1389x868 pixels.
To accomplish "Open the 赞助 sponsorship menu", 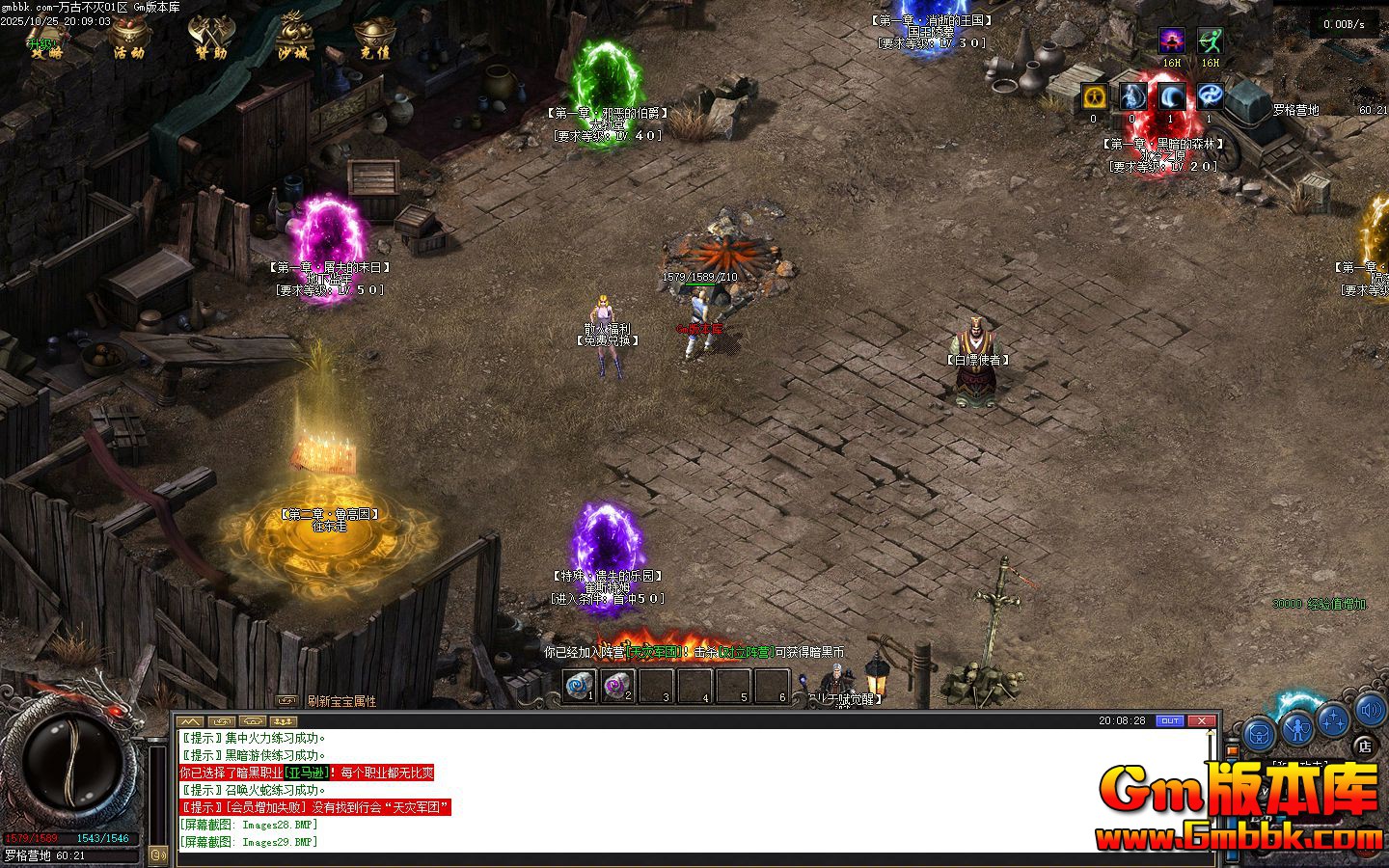I will pos(210,41).
